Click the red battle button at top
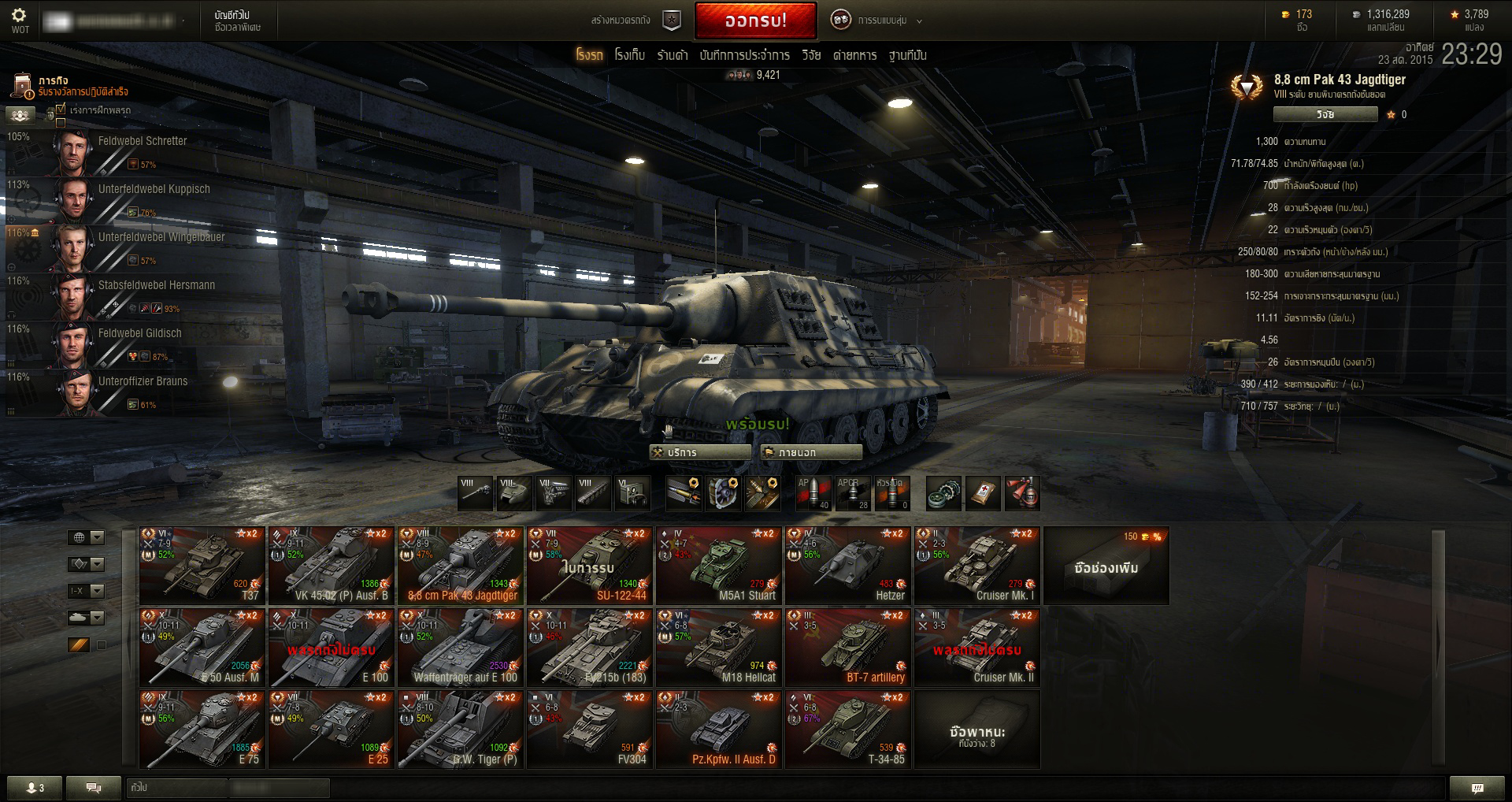This screenshot has height=802, width=1512. 755,20
